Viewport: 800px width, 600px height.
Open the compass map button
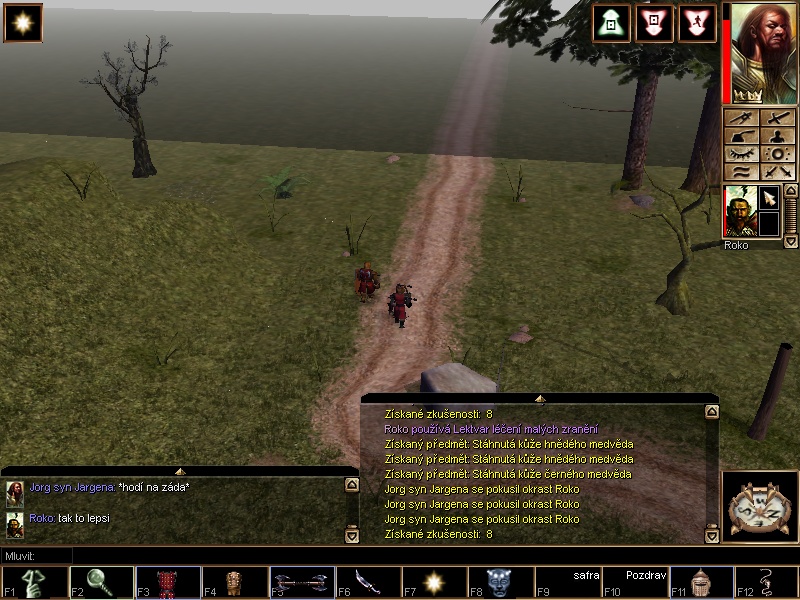pyautogui.click(x=758, y=506)
